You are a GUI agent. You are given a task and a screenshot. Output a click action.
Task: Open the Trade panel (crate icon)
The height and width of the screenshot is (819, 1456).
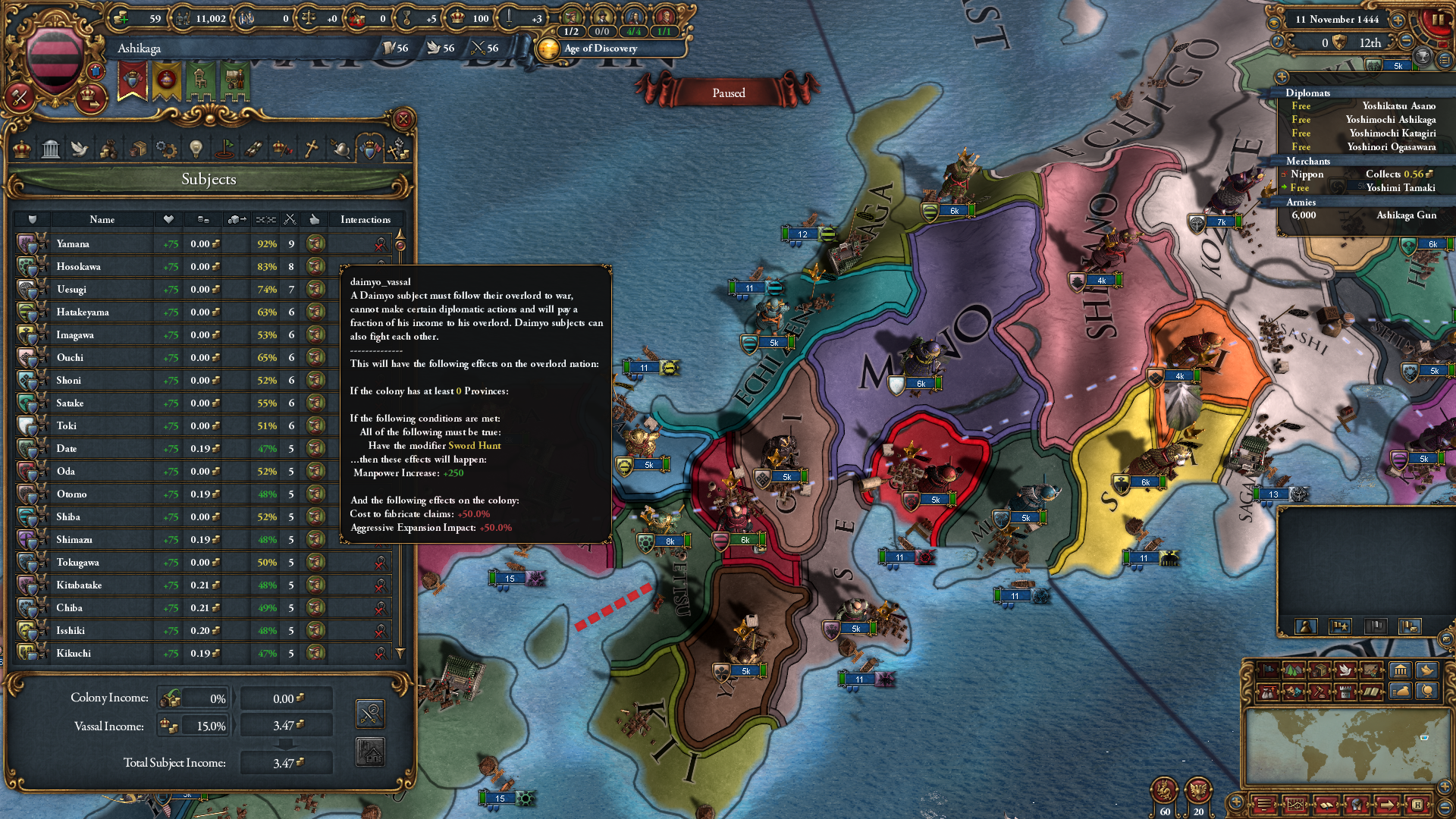138,148
